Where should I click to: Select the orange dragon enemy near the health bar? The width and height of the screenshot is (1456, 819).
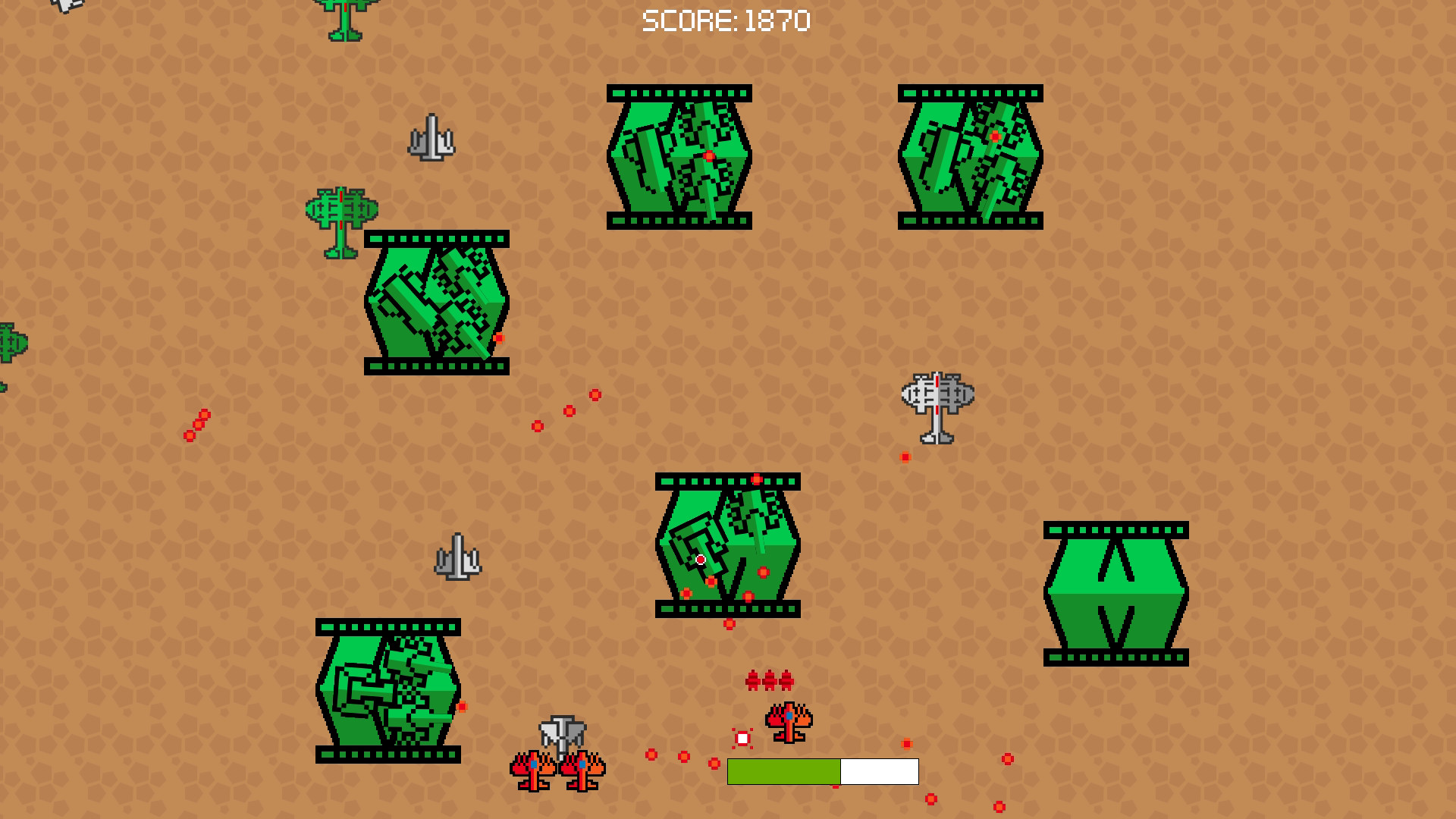click(x=789, y=724)
